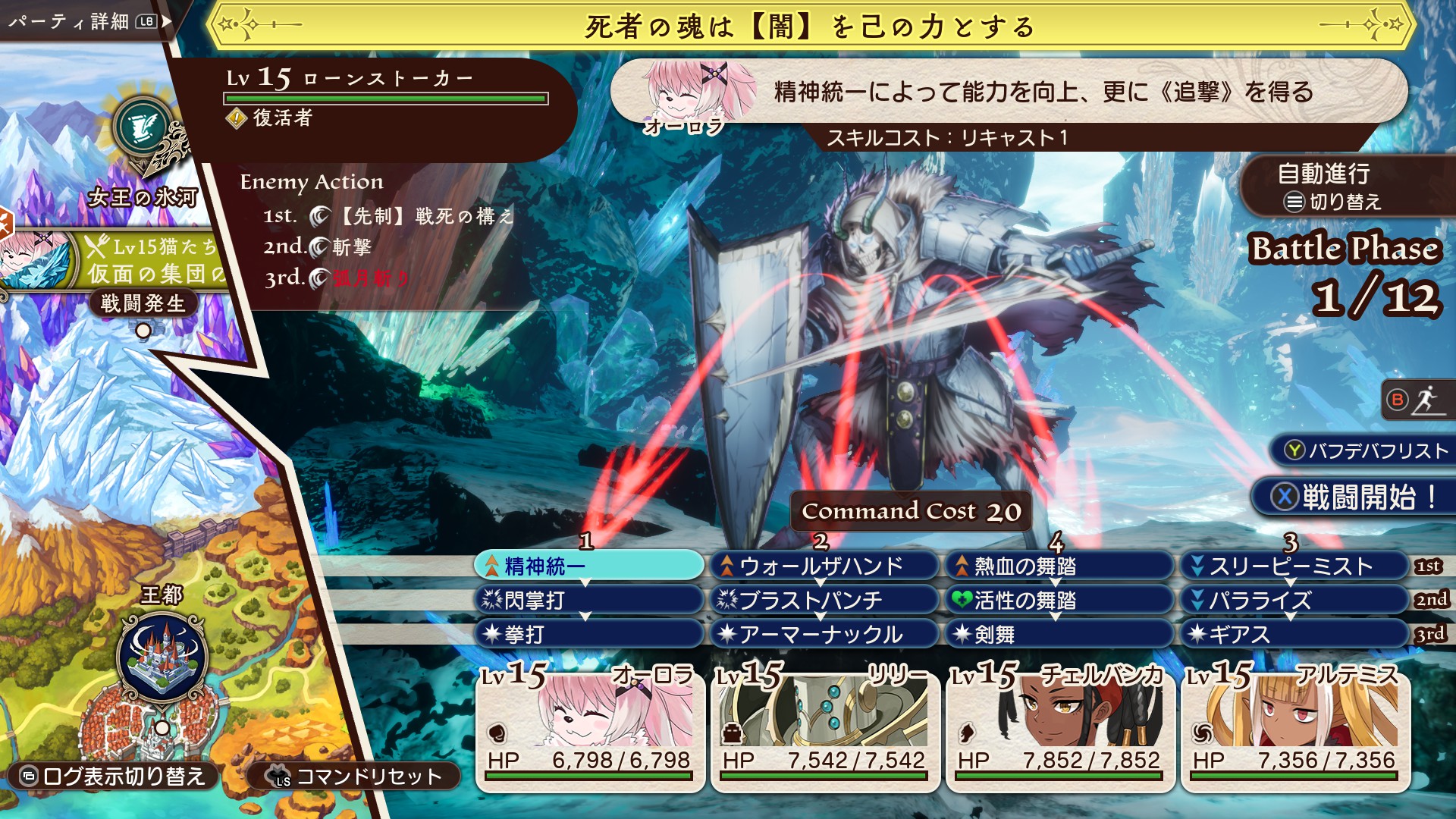Image resolution: width=1456 pixels, height=819 pixels.
Task: Select the 拳打 attack
Action: pyautogui.click(x=589, y=634)
